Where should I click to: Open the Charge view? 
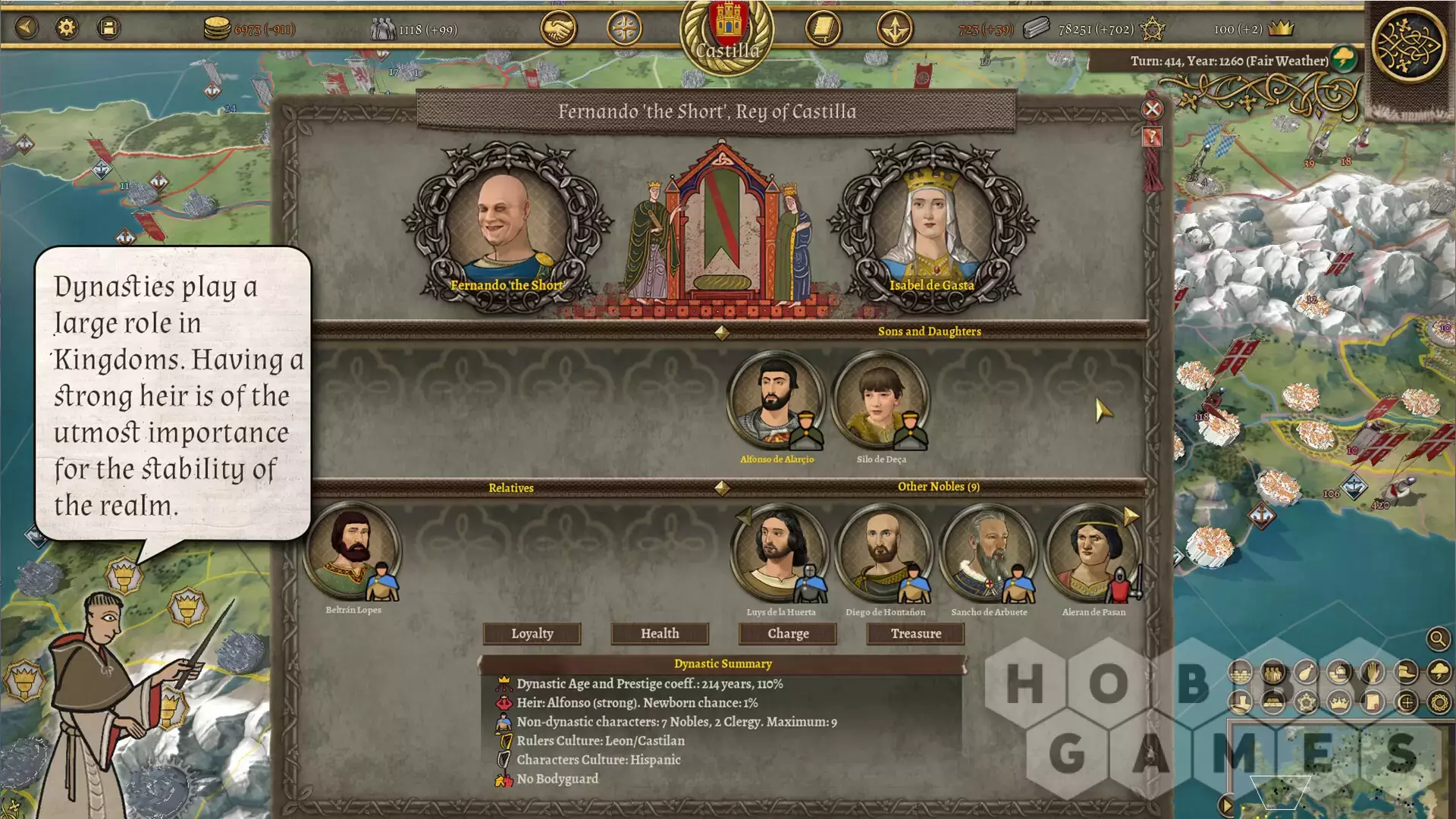coord(788,633)
